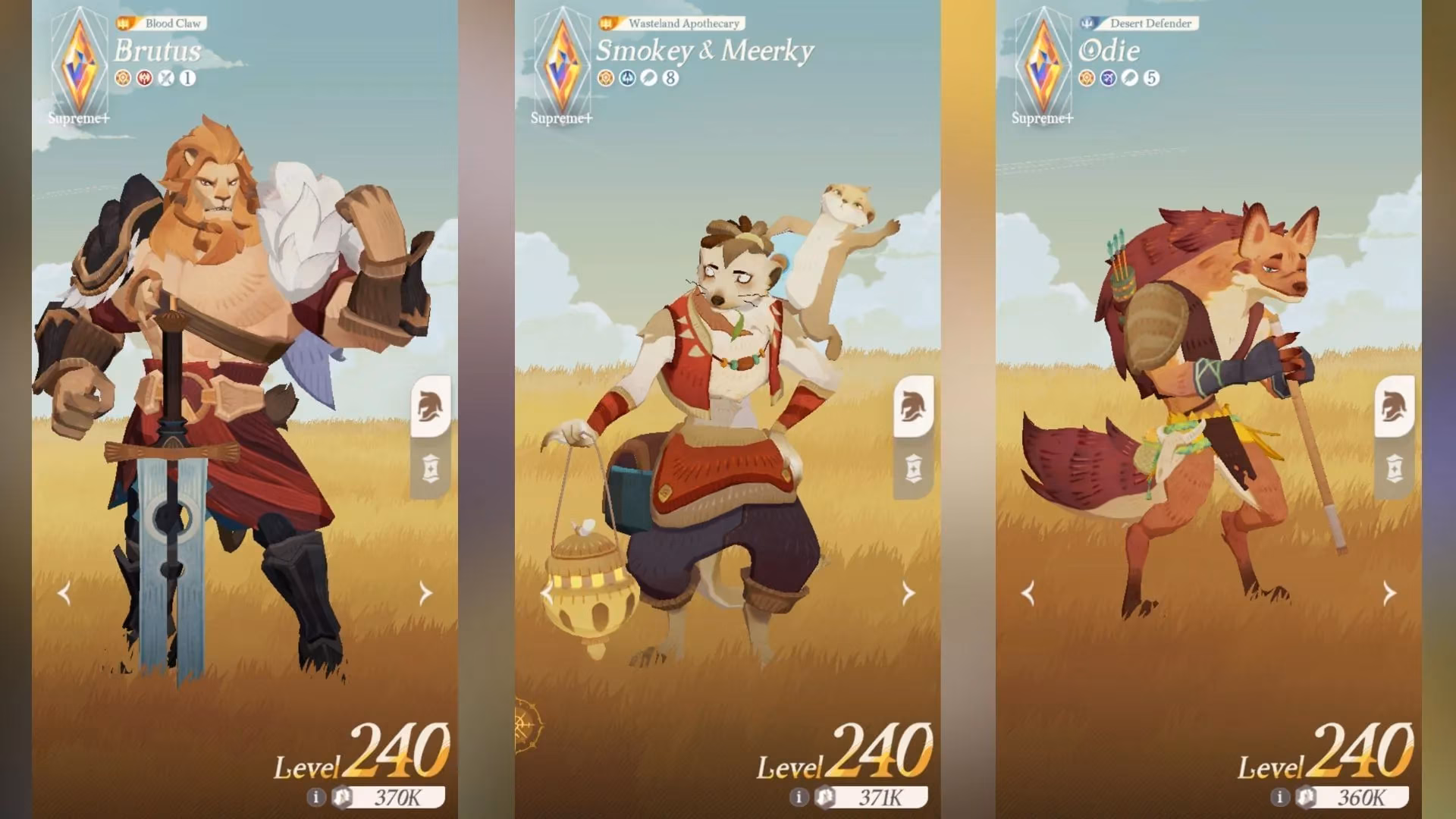Screen dimensions: 1456x819
Task: Select Brutus's crossed swords class icon
Action: [x=168, y=76]
